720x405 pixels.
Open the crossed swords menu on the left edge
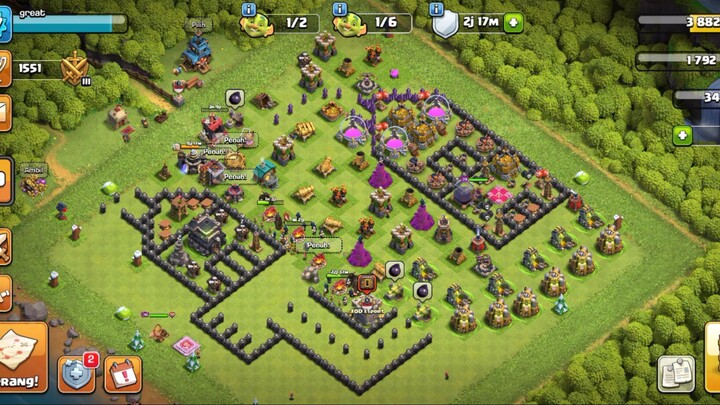point(4,245)
